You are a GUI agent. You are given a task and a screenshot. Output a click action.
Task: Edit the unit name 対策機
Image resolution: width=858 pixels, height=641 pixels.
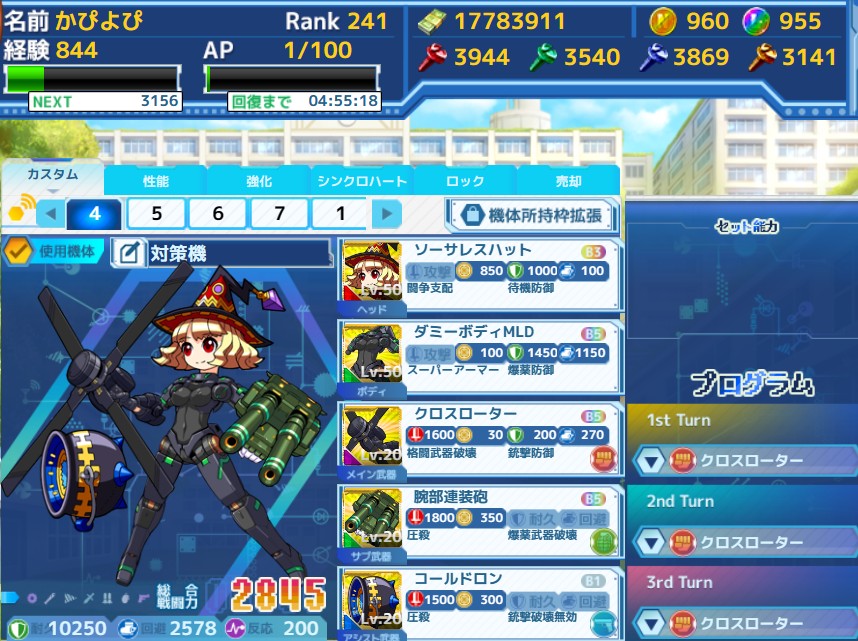point(128,253)
